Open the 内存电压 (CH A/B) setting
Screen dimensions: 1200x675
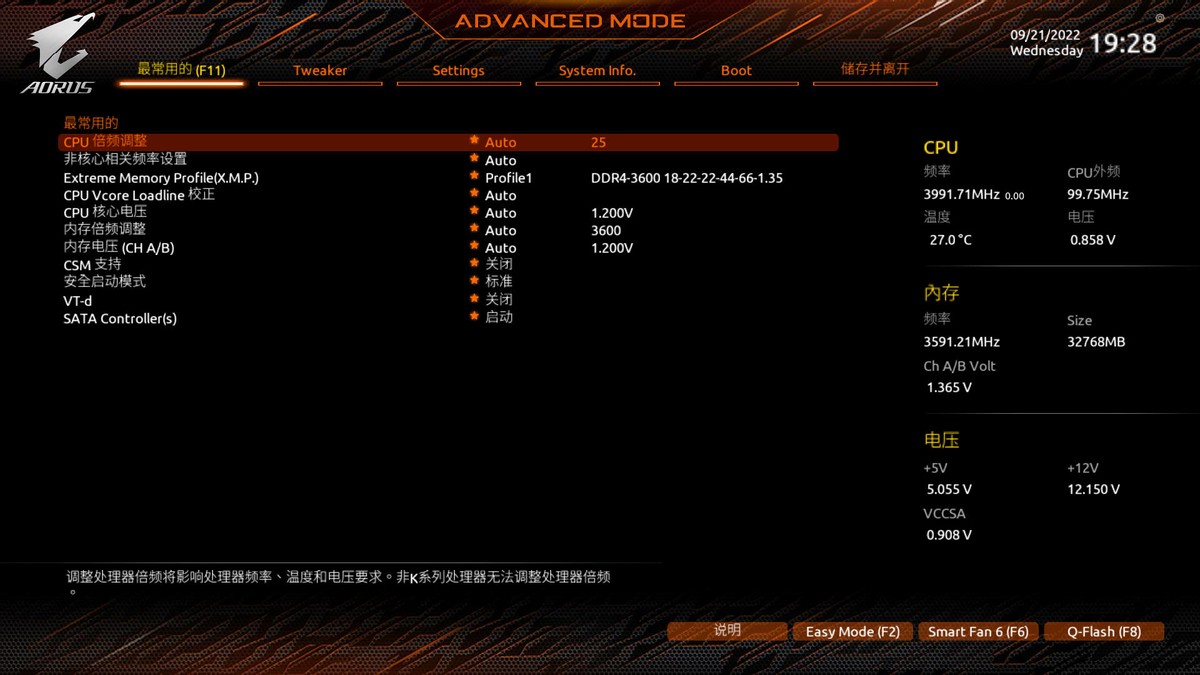click(x=119, y=248)
